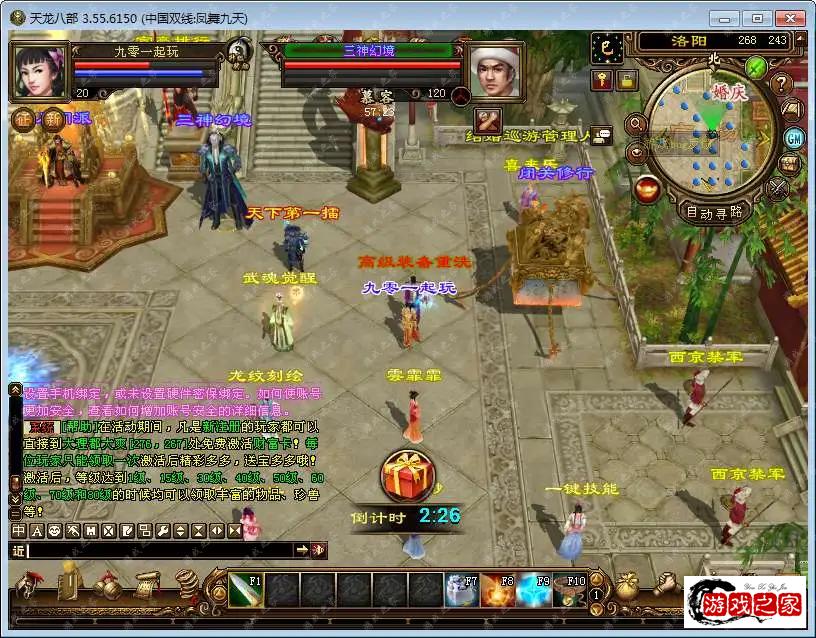Close the game window
Image resolution: width=816 pixels, height=638 pixels.
pyautogui.click(x=790, y=18)
